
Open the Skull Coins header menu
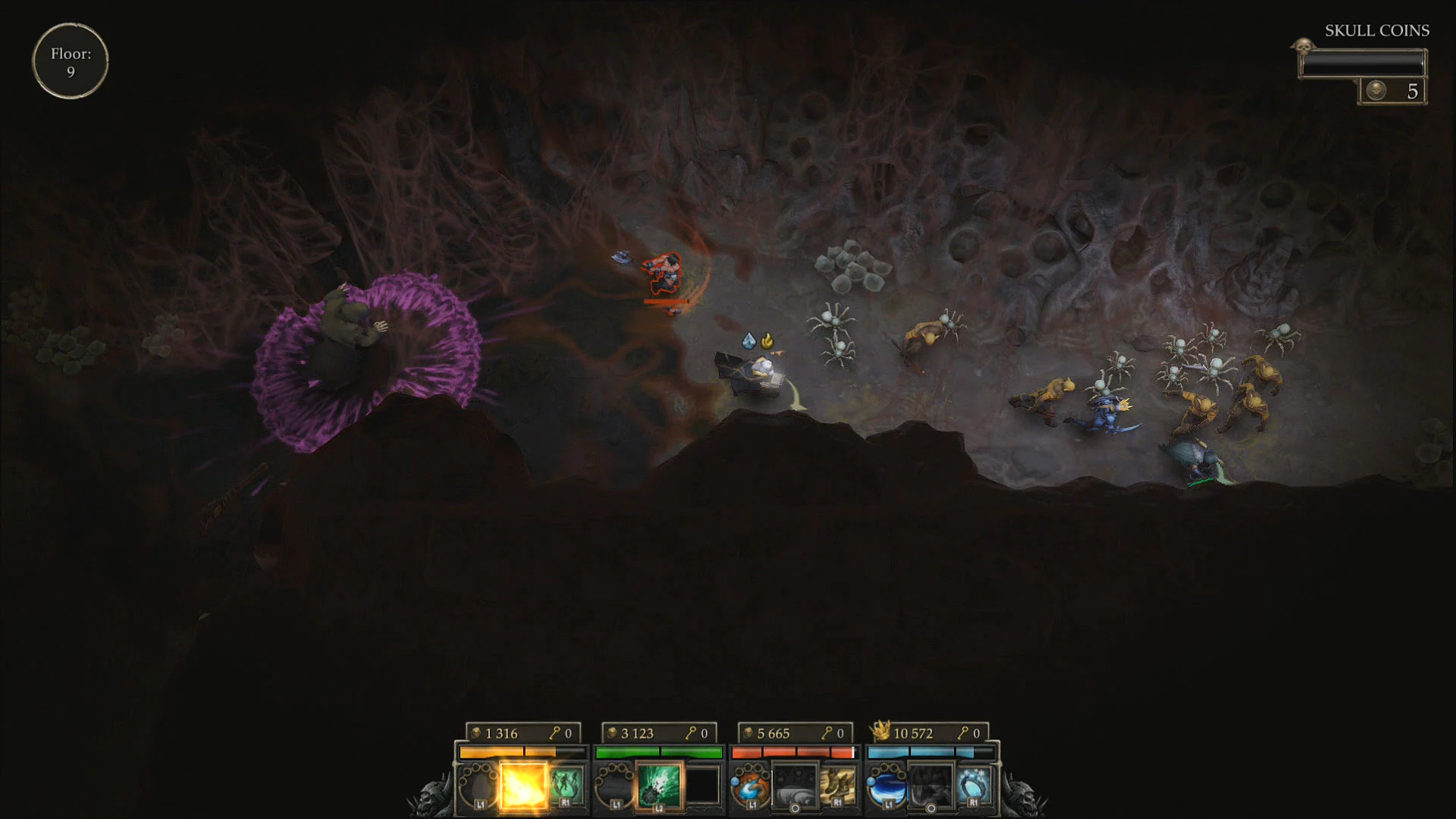pyautogui.click(x=1376, y=31)
